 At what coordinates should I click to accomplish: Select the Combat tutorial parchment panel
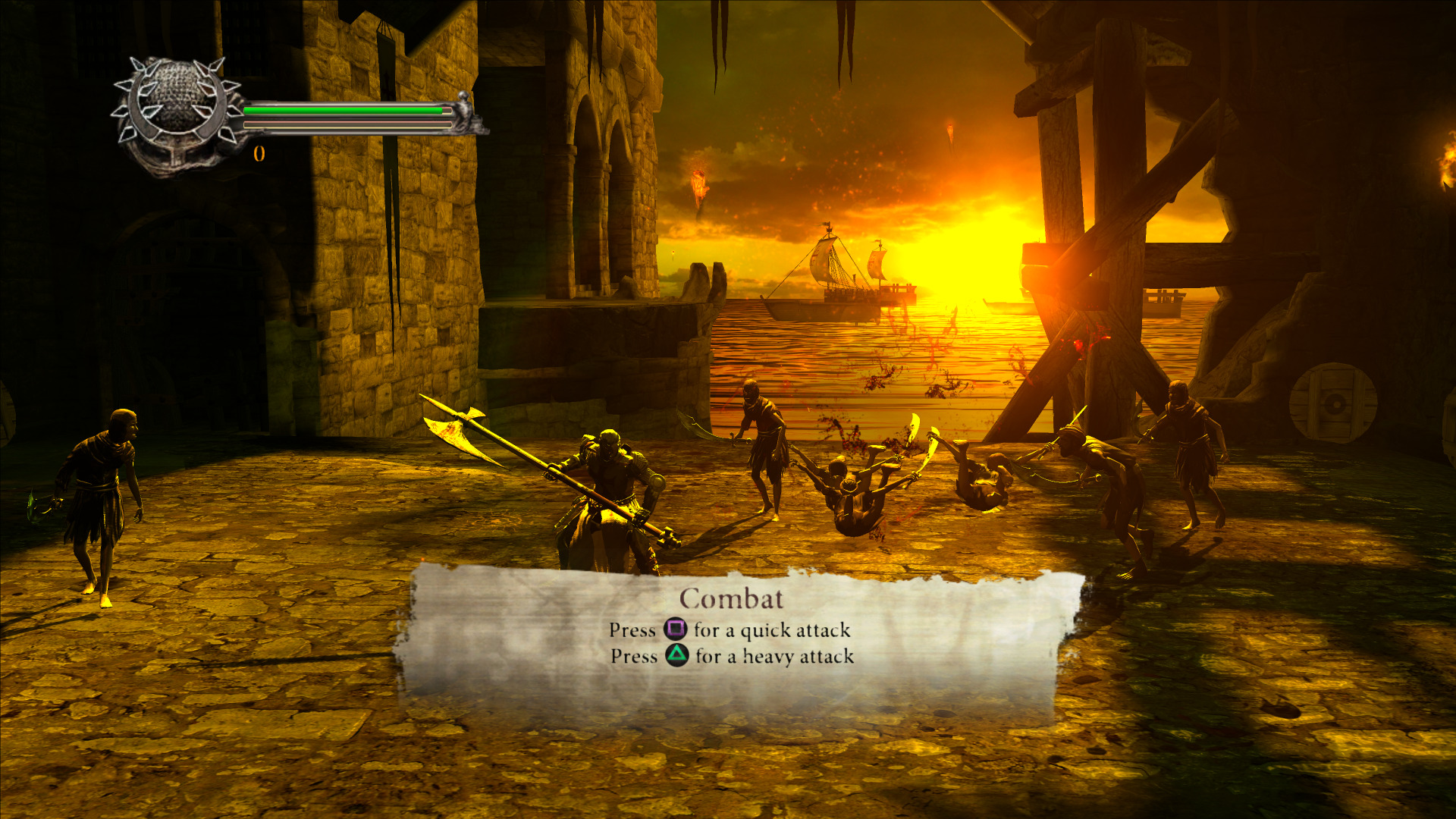pyautogui.click(x=732, y=641)
